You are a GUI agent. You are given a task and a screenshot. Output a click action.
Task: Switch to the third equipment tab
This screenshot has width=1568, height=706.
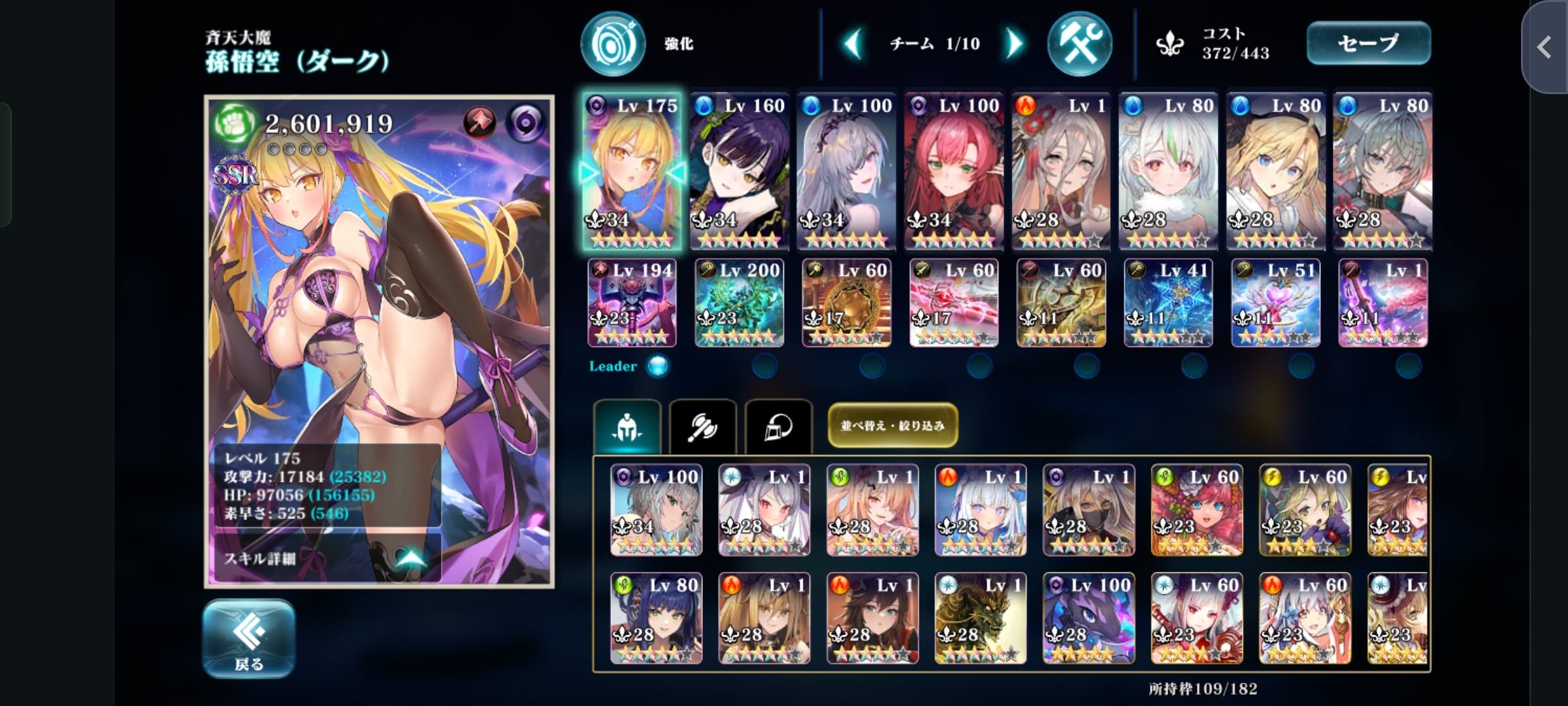click(x=778, y=427)
